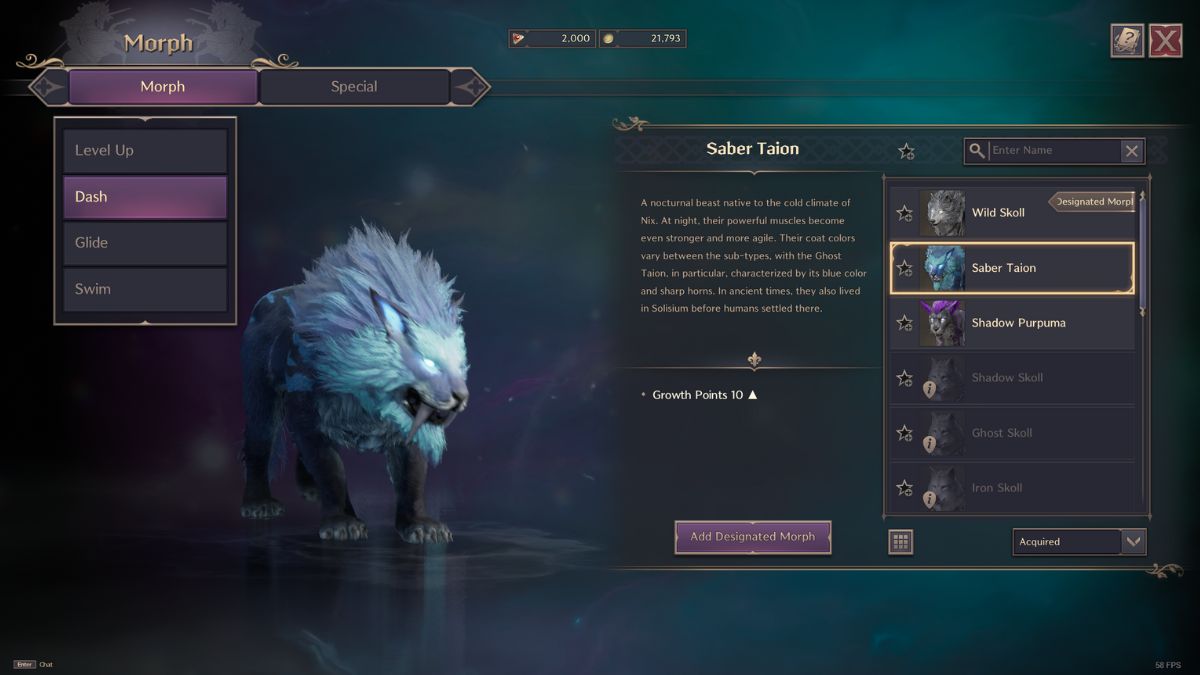Viewport: 1200px width, 675px height.
Task: Click the Enter Name search field
Action: tap(1052, 151)
